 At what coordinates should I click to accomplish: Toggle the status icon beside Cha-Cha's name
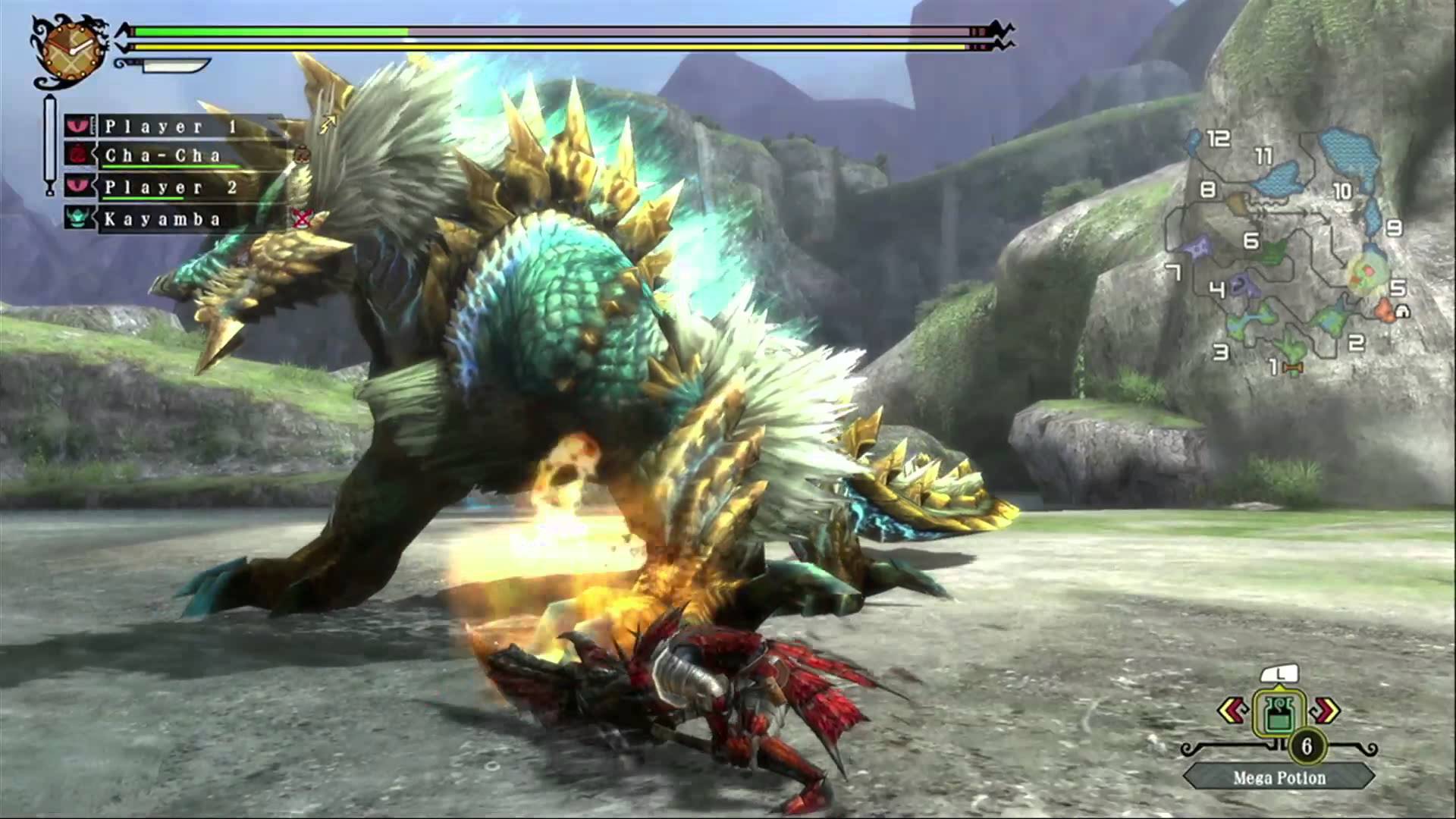(303, 155)
